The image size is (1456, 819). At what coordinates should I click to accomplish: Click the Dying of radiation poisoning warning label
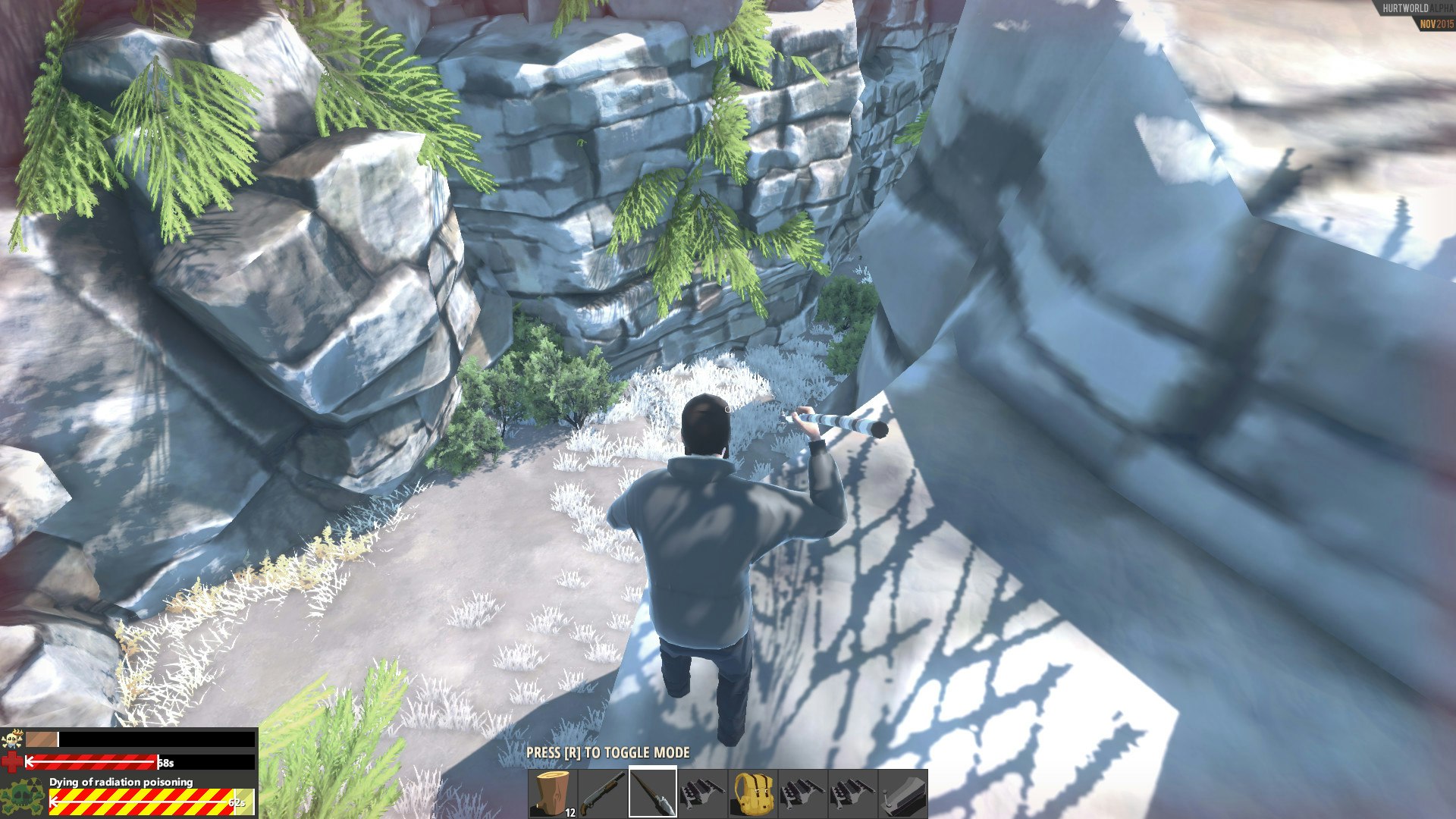click(x=121, y=782)
